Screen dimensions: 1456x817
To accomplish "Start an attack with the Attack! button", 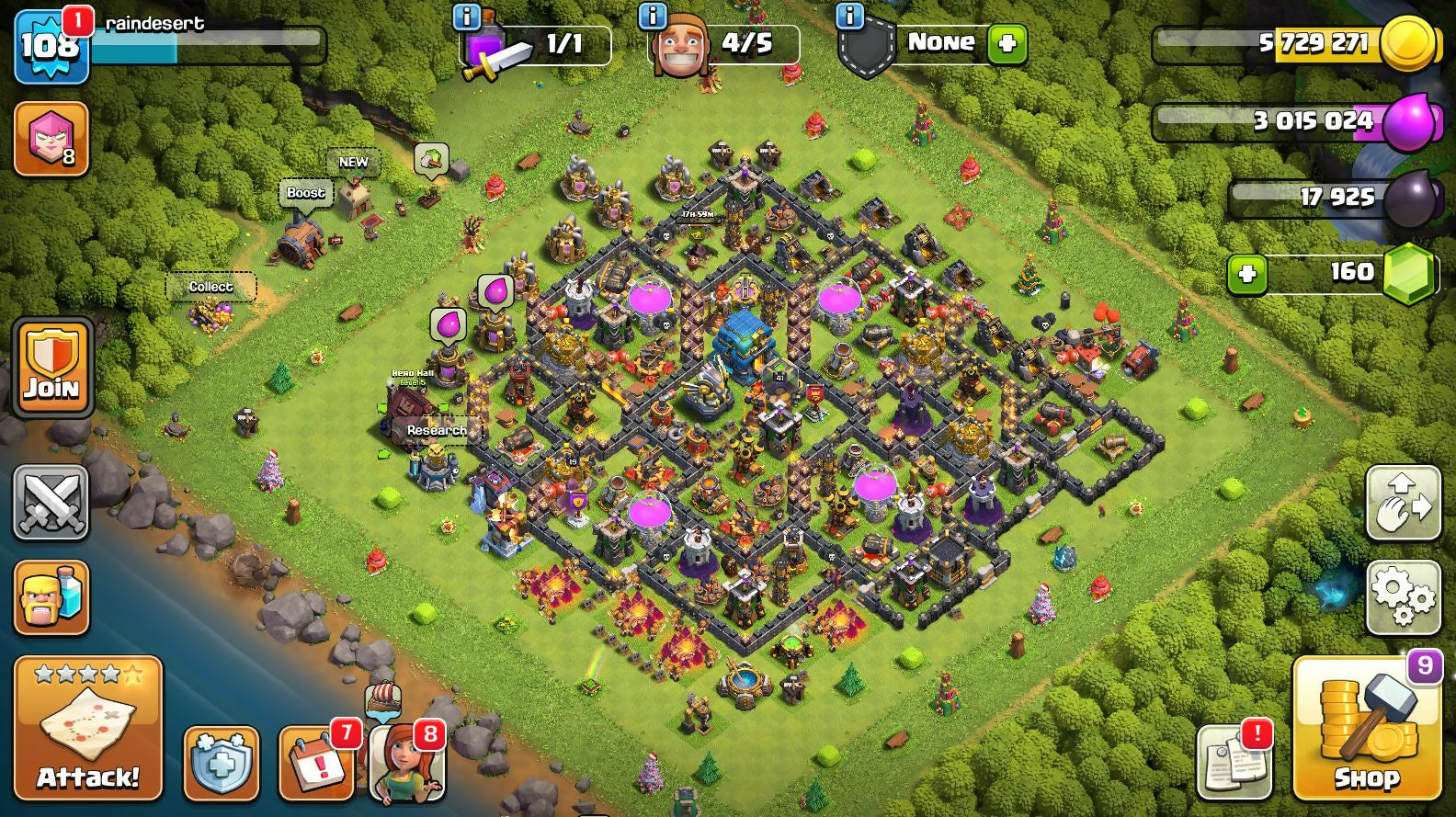I will [88, 727].
